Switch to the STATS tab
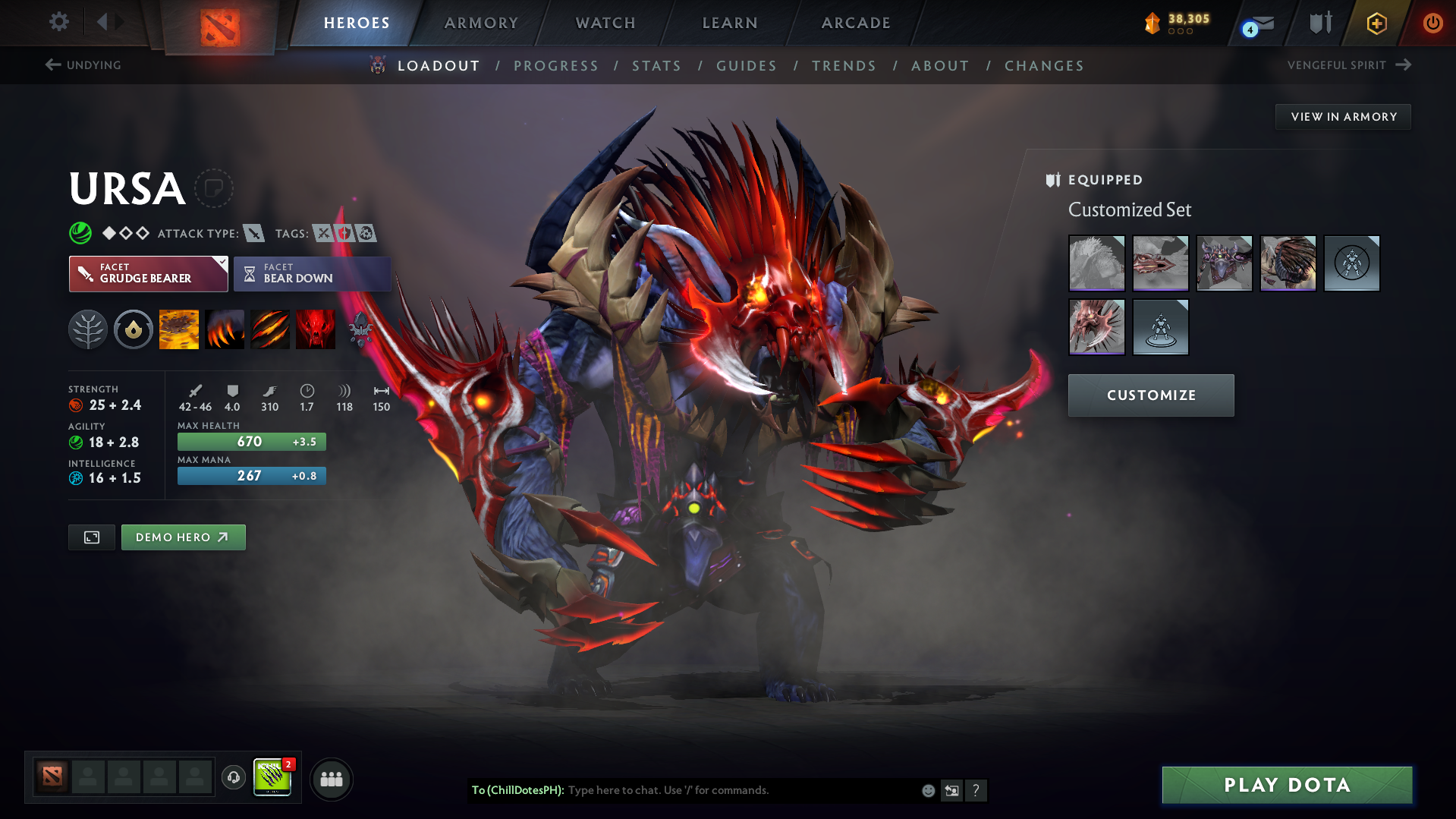Image resolution: width=1456 pixels, height=819 pixels. [656, 65]
